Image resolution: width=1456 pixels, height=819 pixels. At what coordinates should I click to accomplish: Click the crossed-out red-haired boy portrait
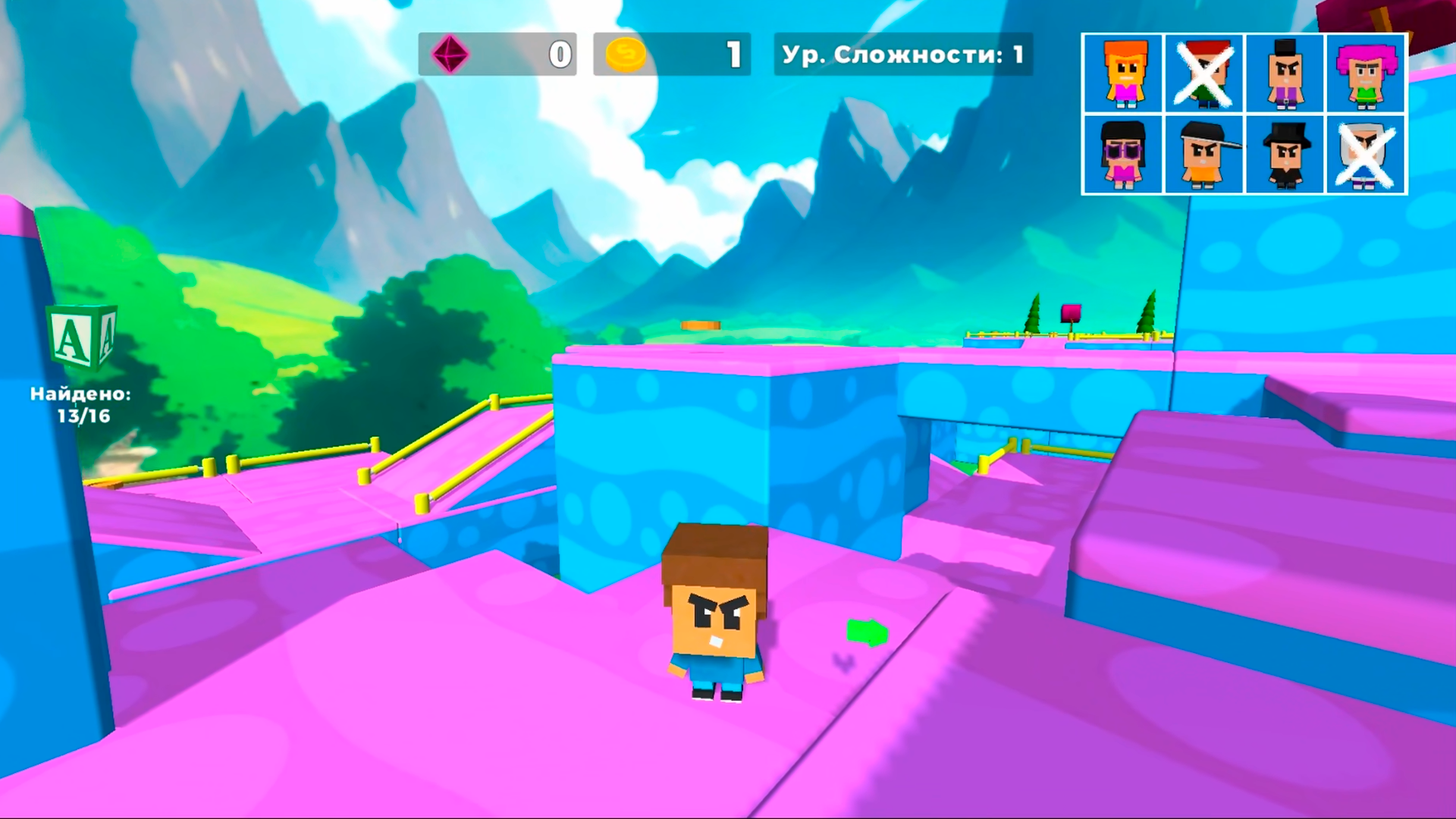(x=1204, y=74)
